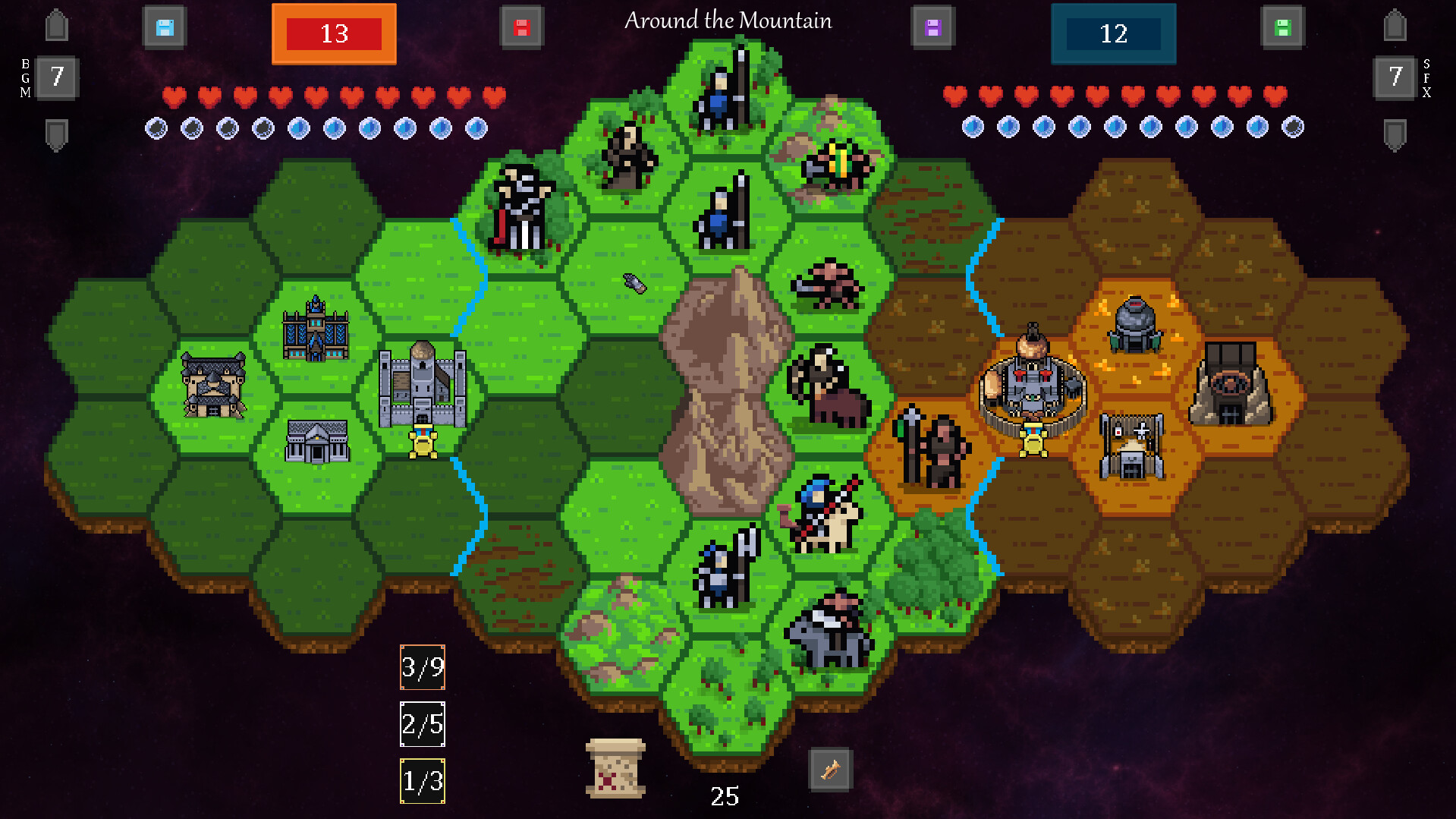Select the first heart in the left health bar

coord(173,97)
